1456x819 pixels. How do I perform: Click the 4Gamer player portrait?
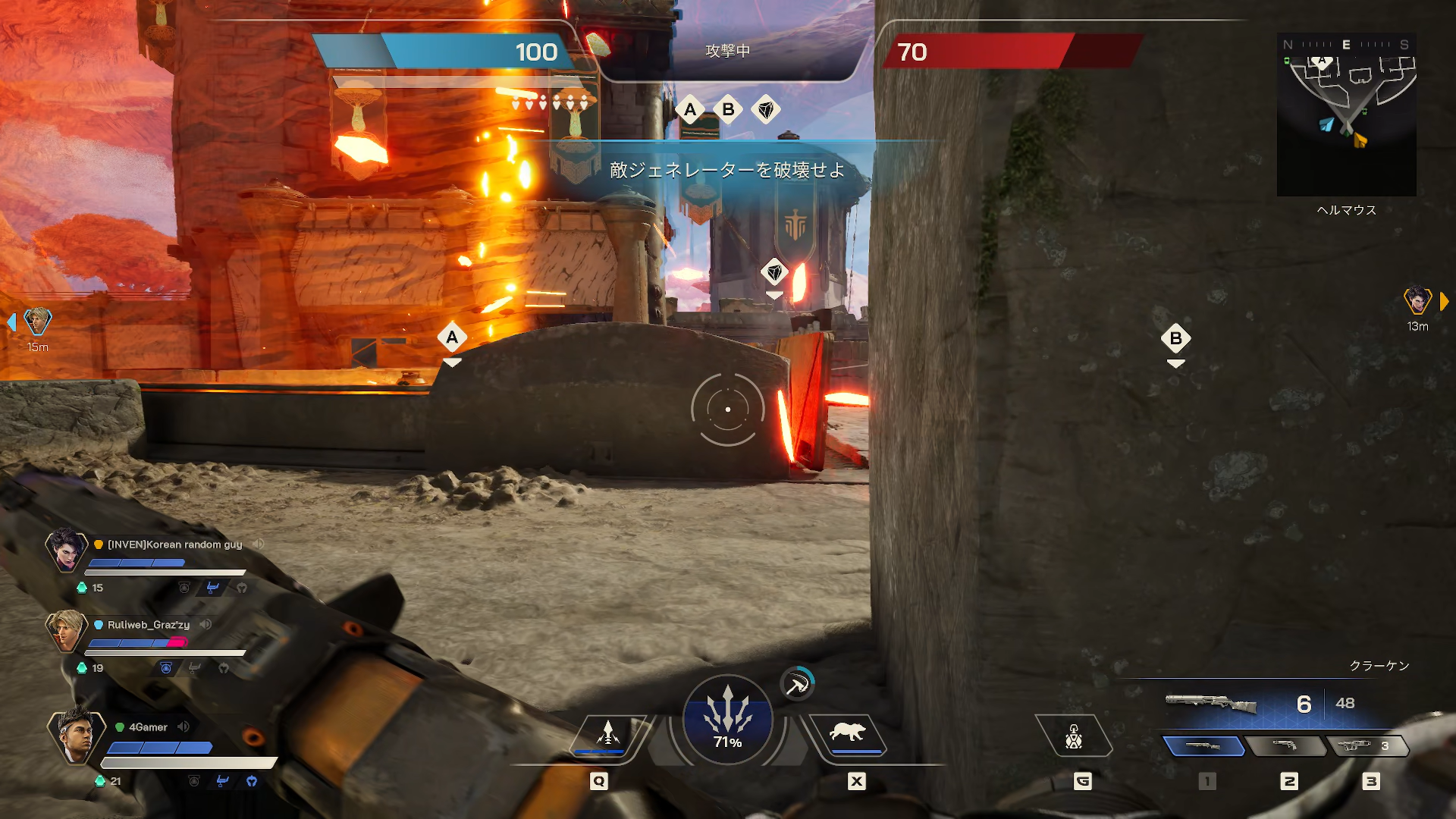[x=76, y=734]
